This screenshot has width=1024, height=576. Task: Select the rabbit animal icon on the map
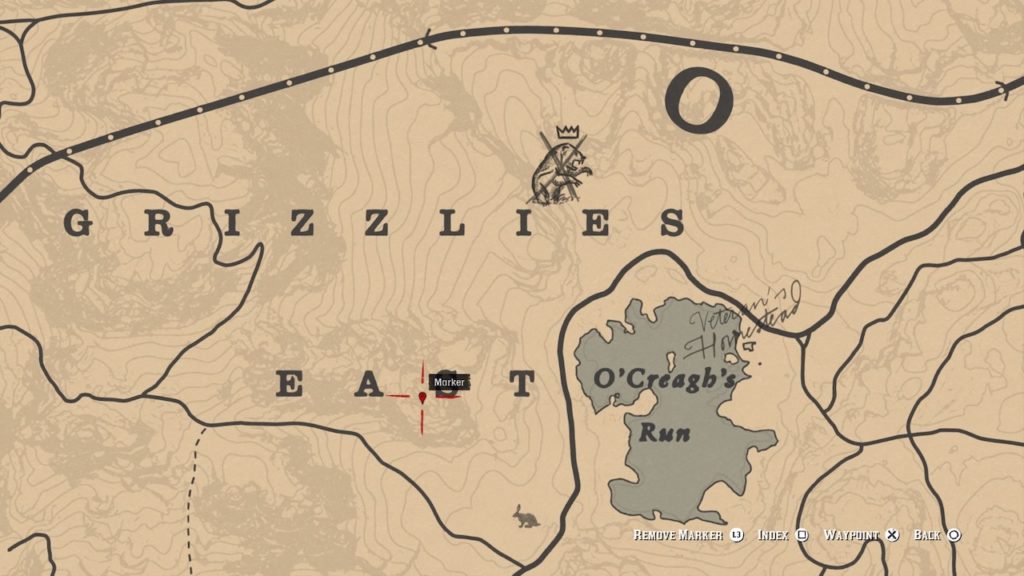click(x=523, y=518)
